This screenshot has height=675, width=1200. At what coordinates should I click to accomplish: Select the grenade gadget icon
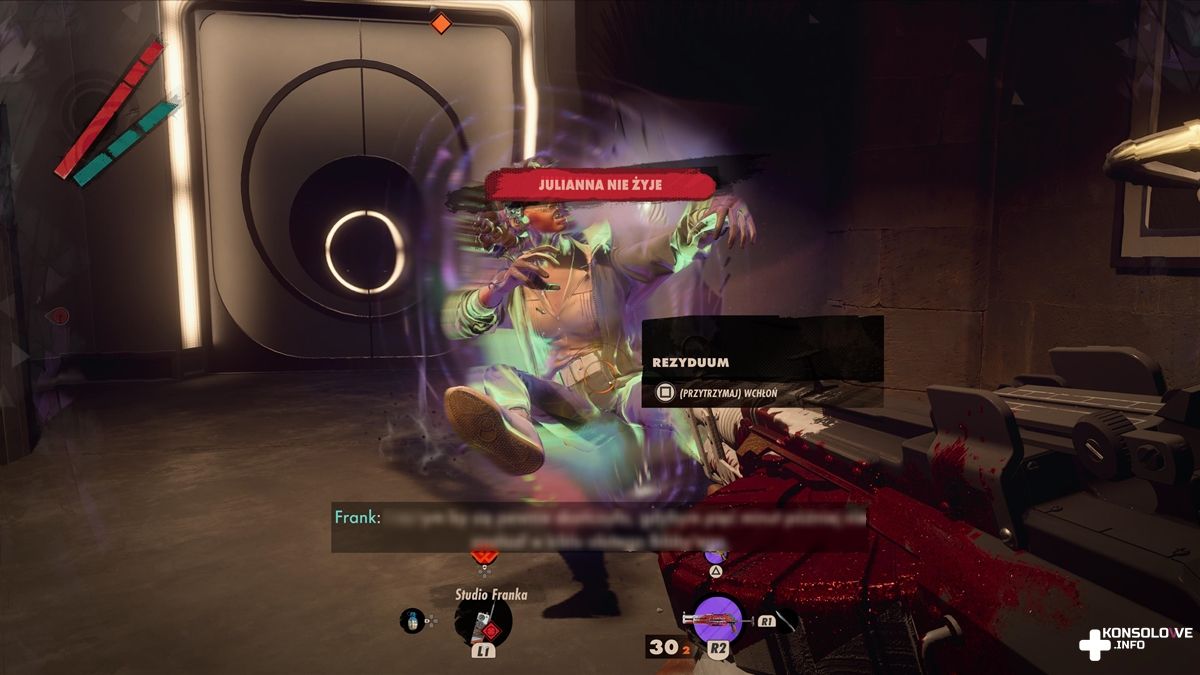click(411, 620)
